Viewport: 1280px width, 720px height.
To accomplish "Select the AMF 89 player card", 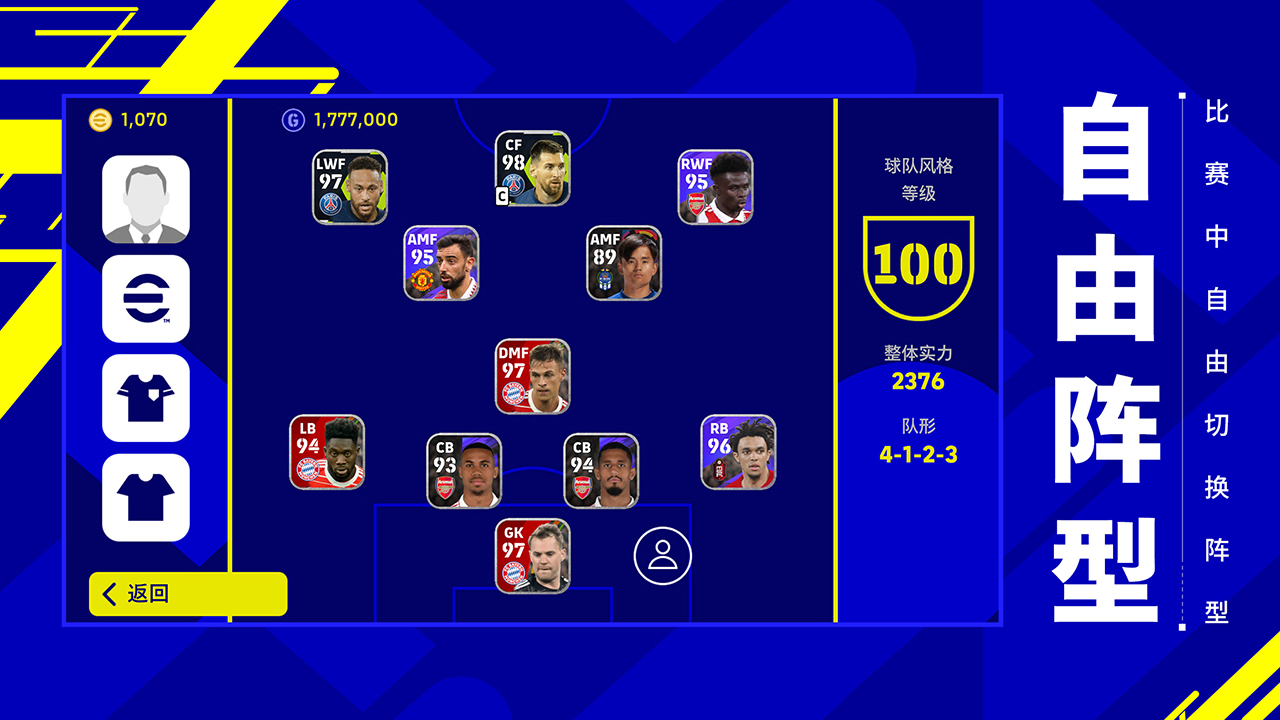I will coord(625,263).
